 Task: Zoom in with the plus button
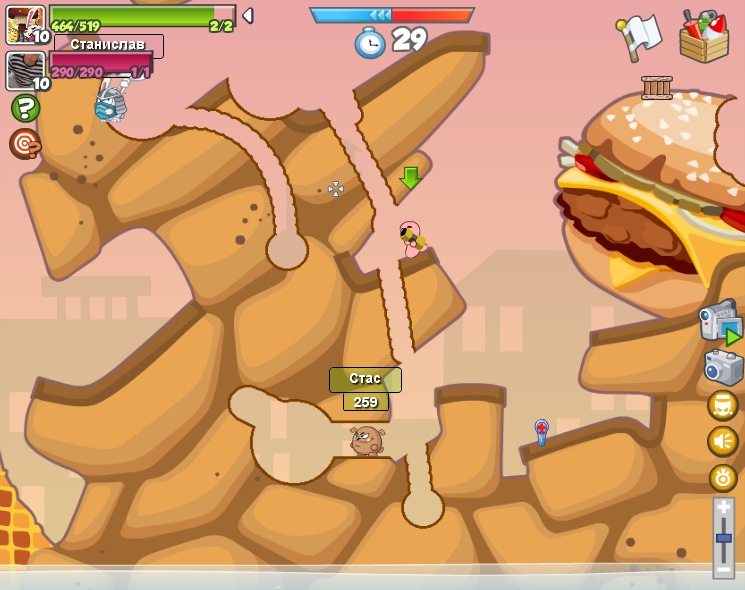coord(724,508)
